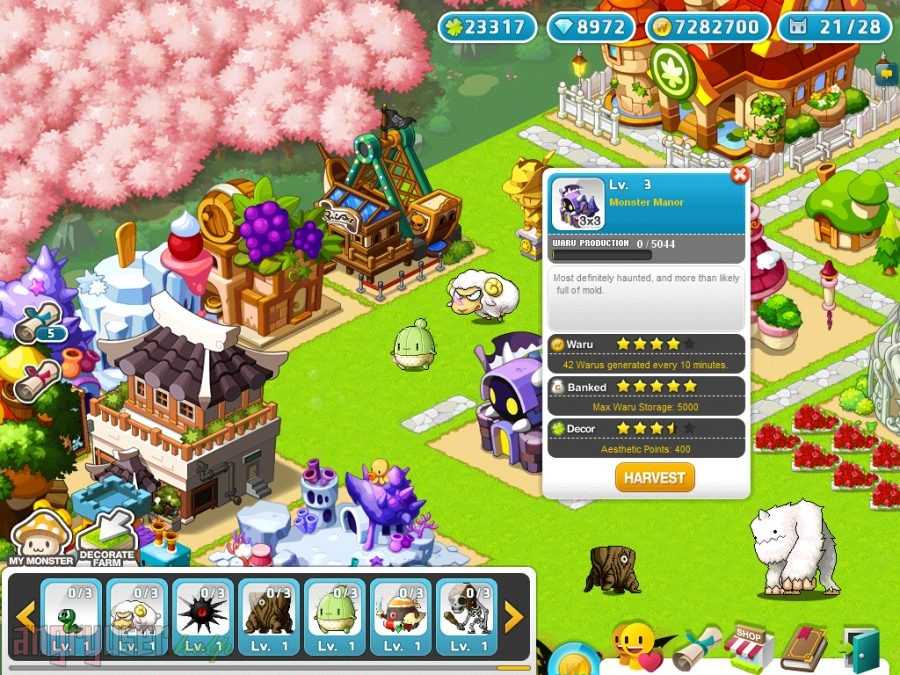Select the sheep monster slot
This screenshot has width=900, height=675.
(x=137, y=617)
